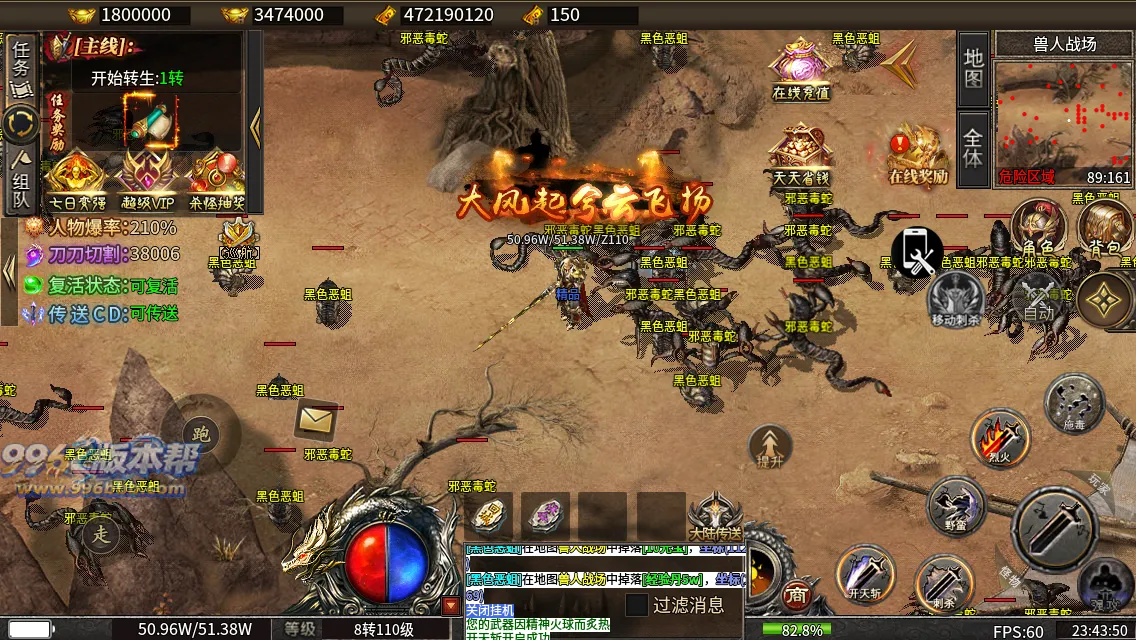Screen dimensions: 1136x640
Task: Cast the 施毒 poison skill
Action: point(1074,402)
